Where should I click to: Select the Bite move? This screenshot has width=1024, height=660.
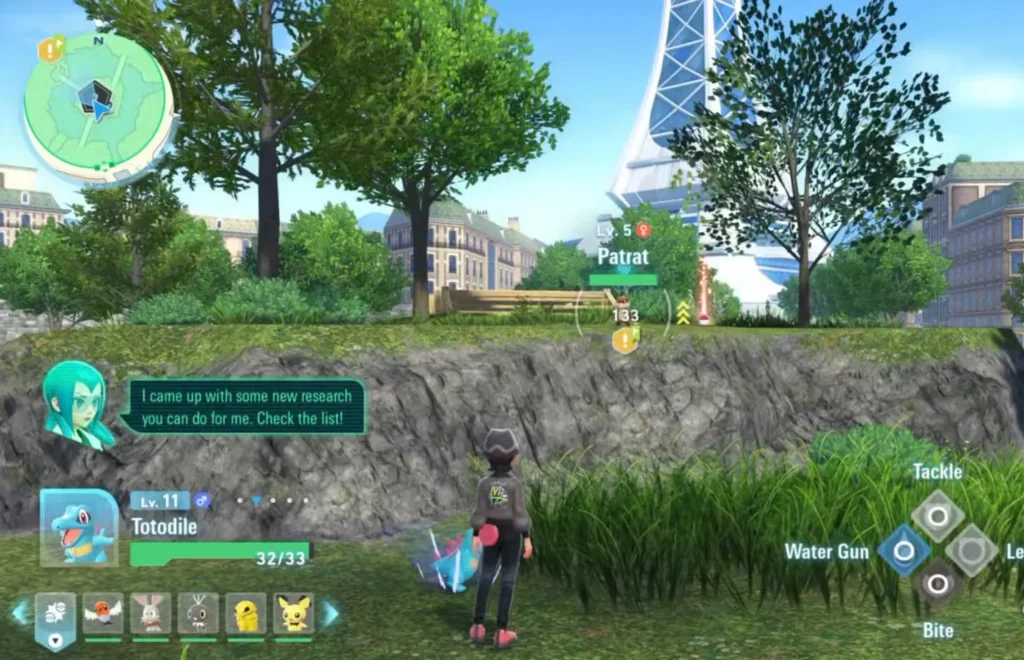pos(937,585)
